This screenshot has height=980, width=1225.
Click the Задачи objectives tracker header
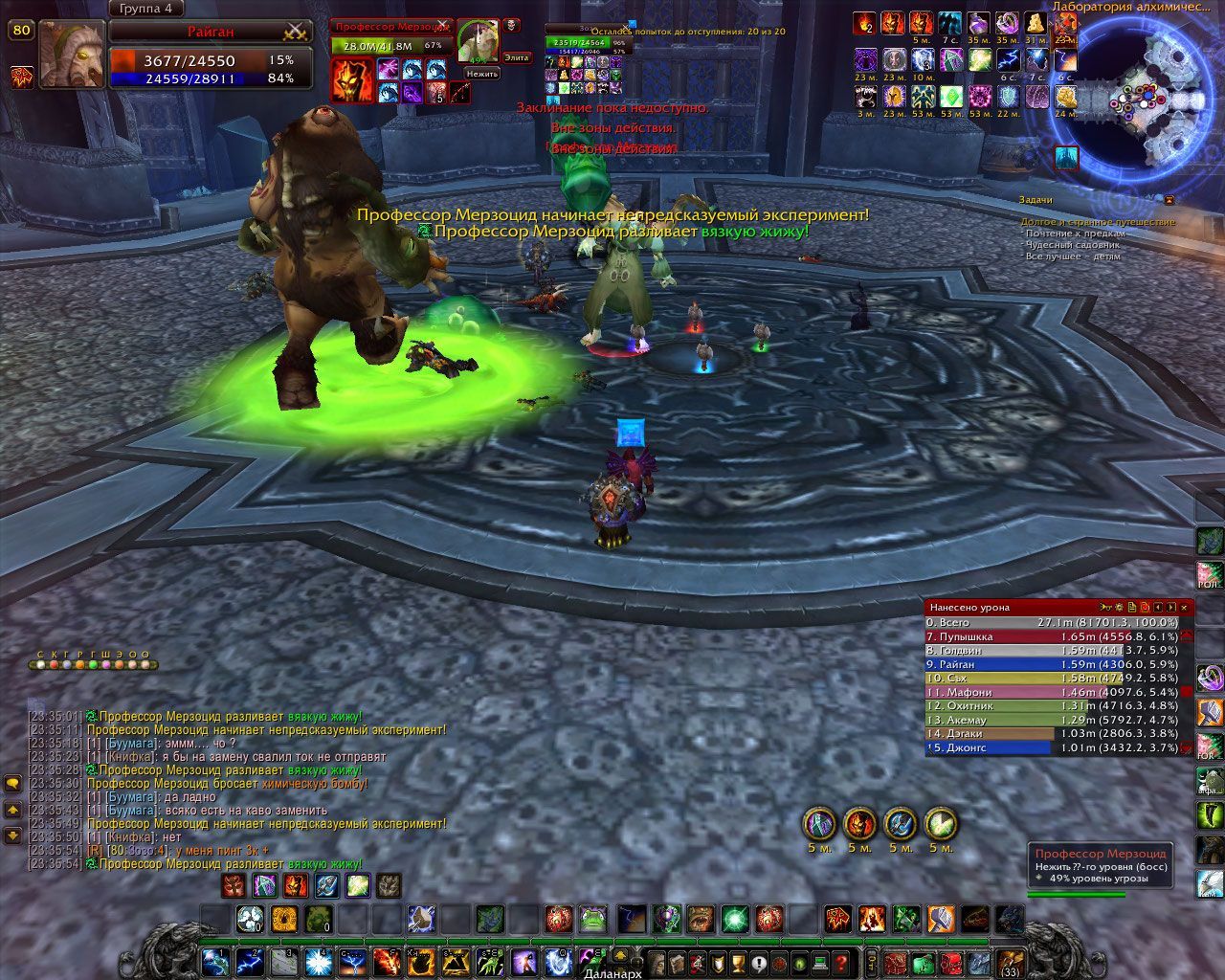[1036, 200]
